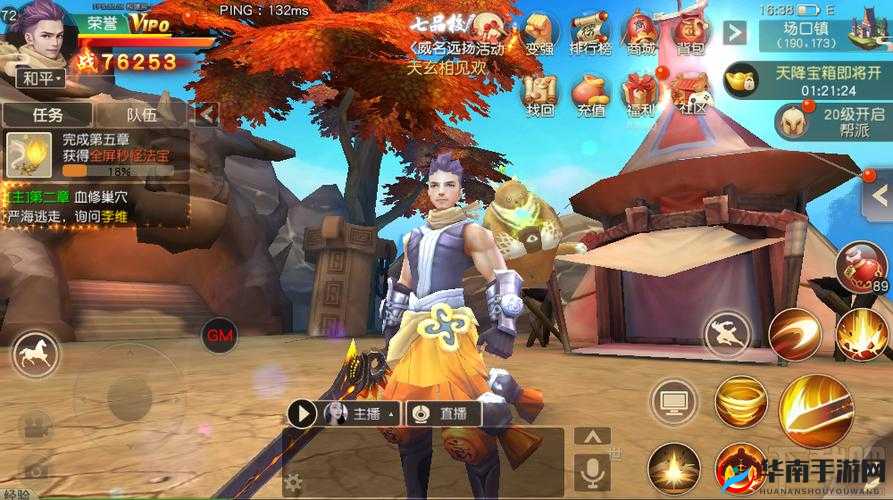This screenshot has height=500, width=893.
Task: Tap the microphone voice chat button
Action: (592, 470)
